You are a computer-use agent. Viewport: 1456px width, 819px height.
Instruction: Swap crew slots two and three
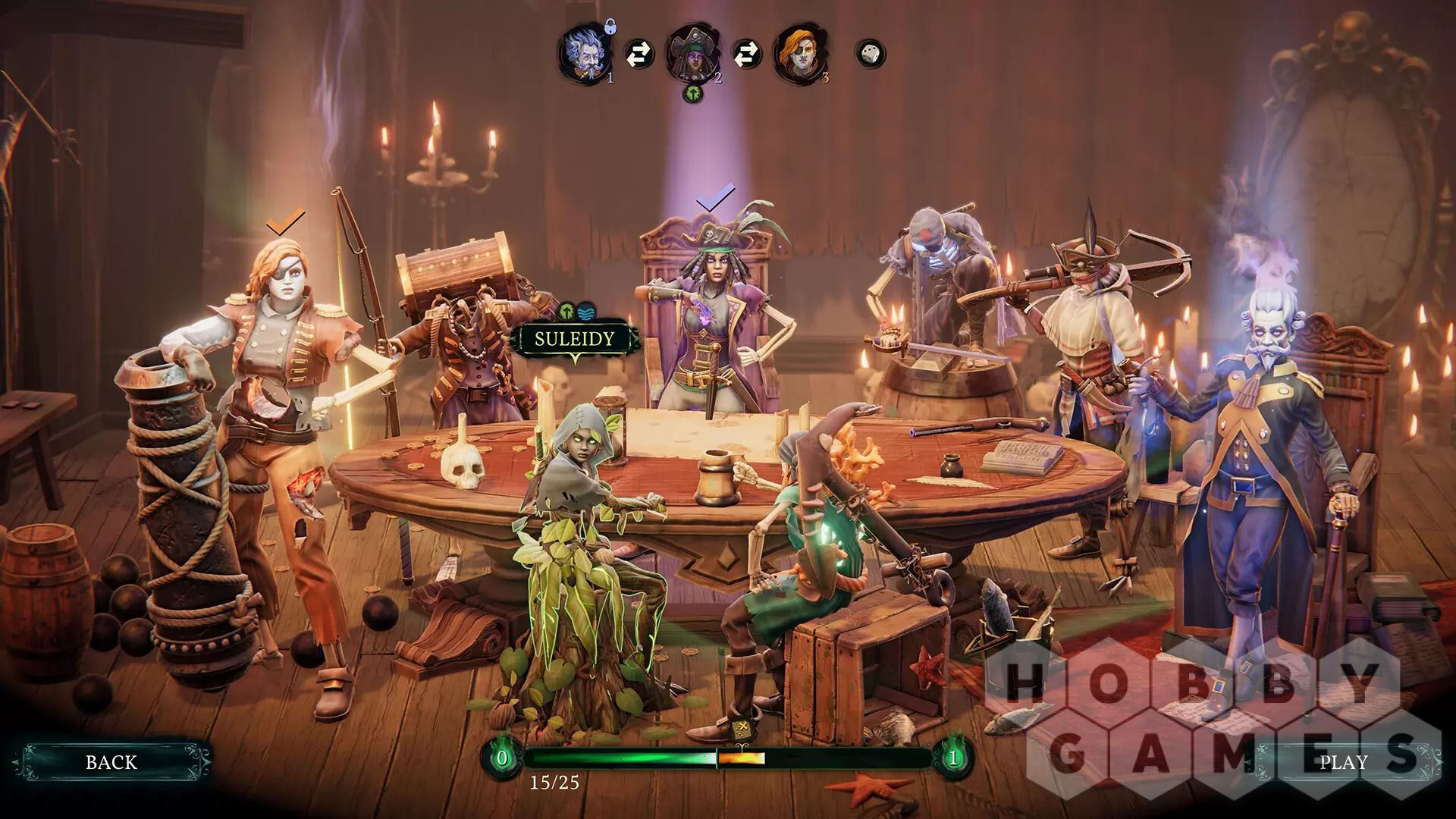pos(746,54)
